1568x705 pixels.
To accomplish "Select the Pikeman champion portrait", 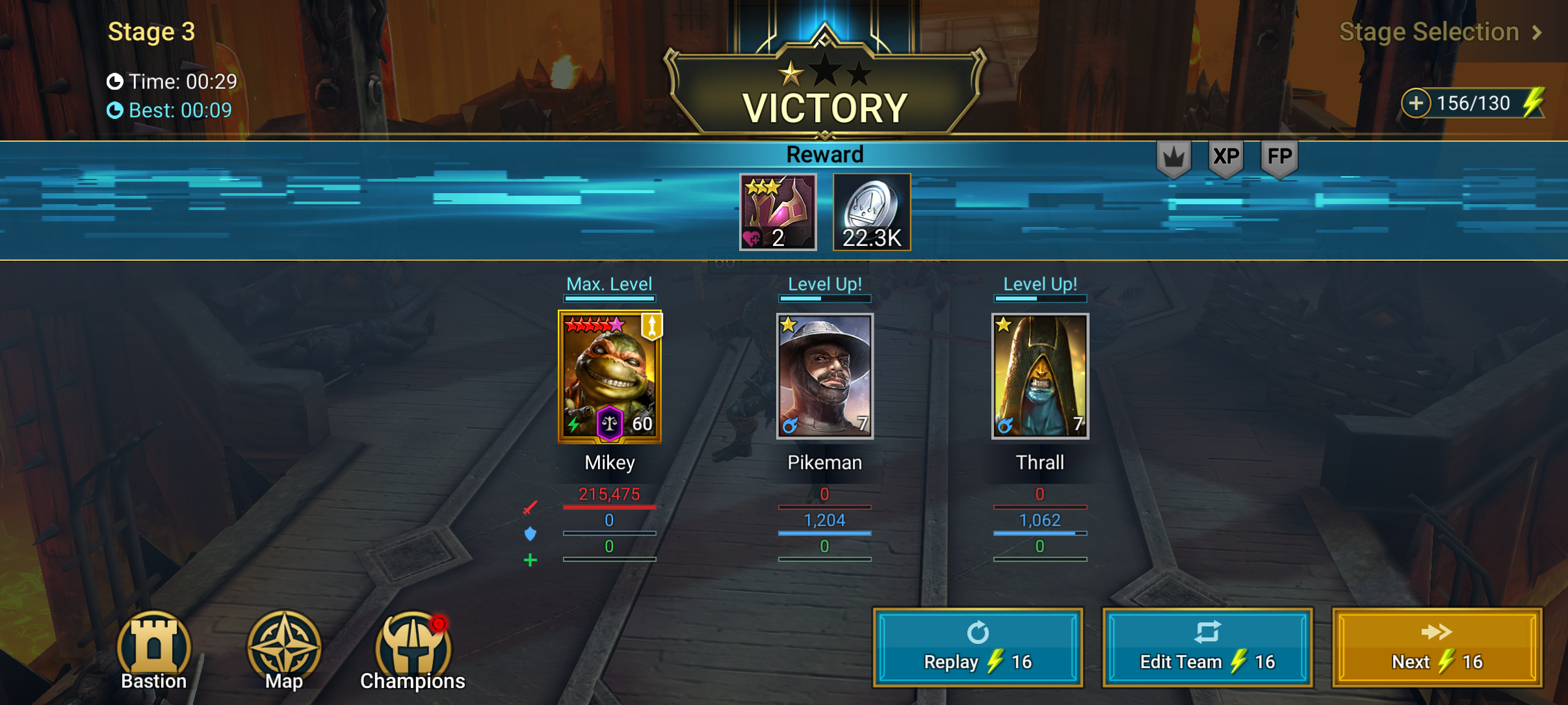I will (x=824, y=377).
